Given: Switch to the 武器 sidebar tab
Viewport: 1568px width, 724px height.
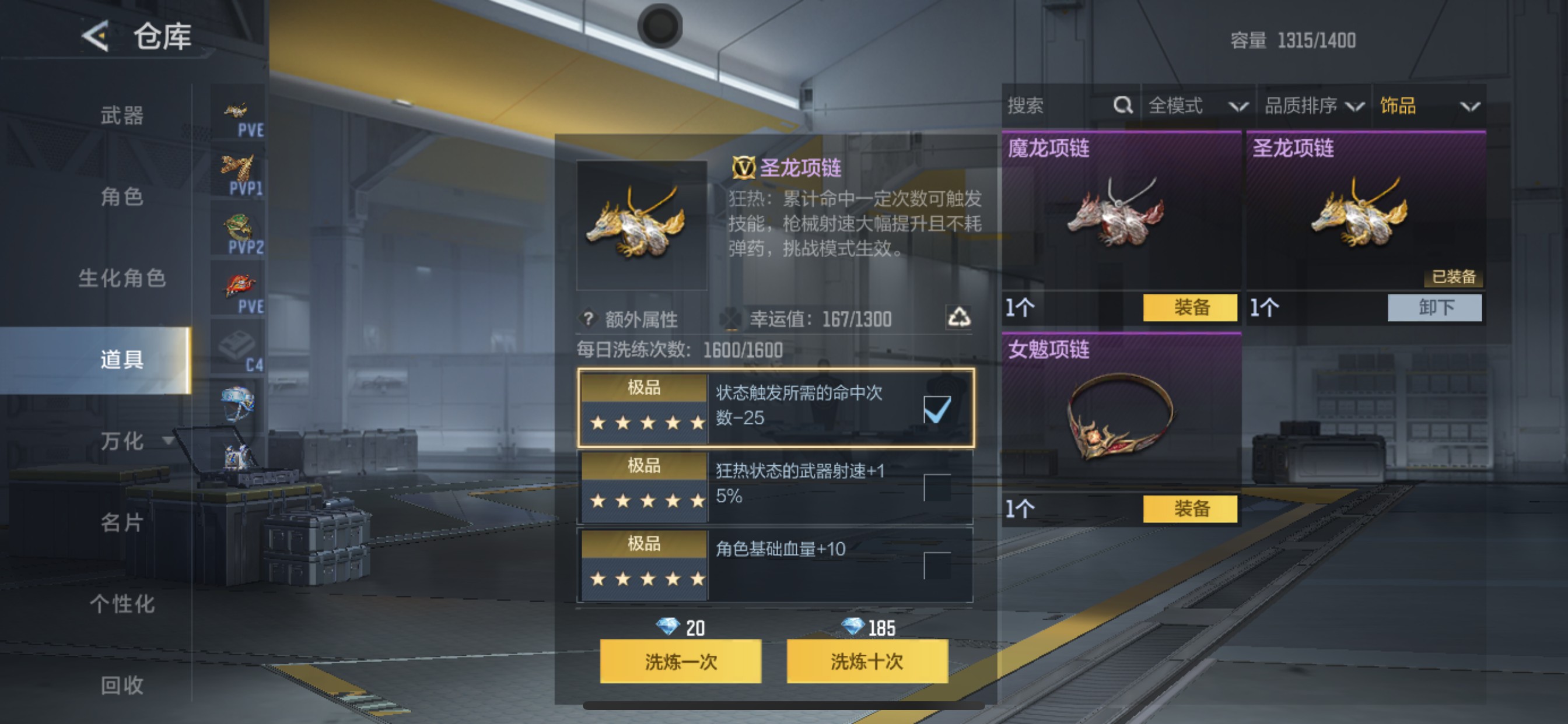Looking at the screenshot, I should pos(122,115).
